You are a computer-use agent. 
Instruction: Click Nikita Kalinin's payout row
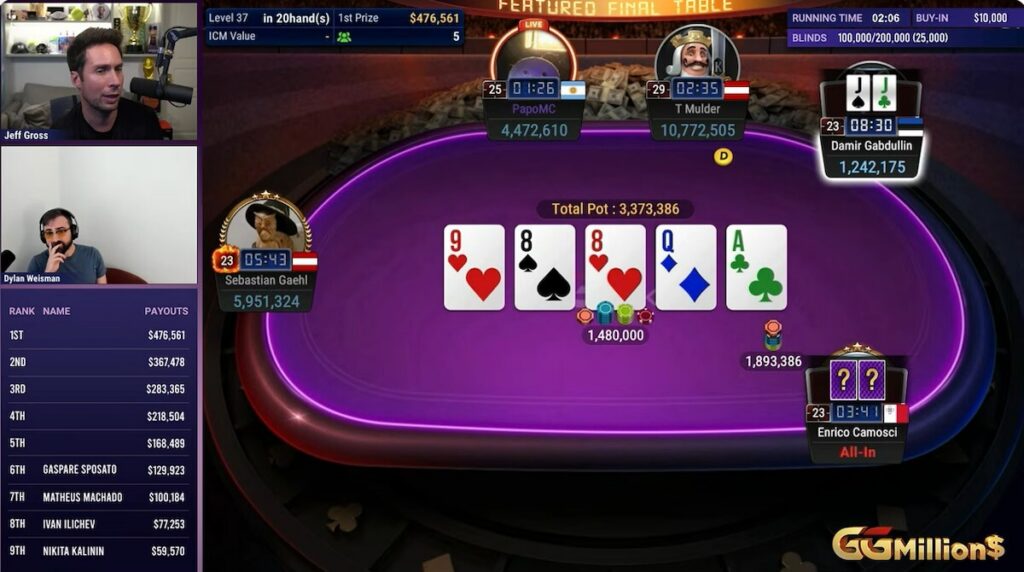coord(99,551)
